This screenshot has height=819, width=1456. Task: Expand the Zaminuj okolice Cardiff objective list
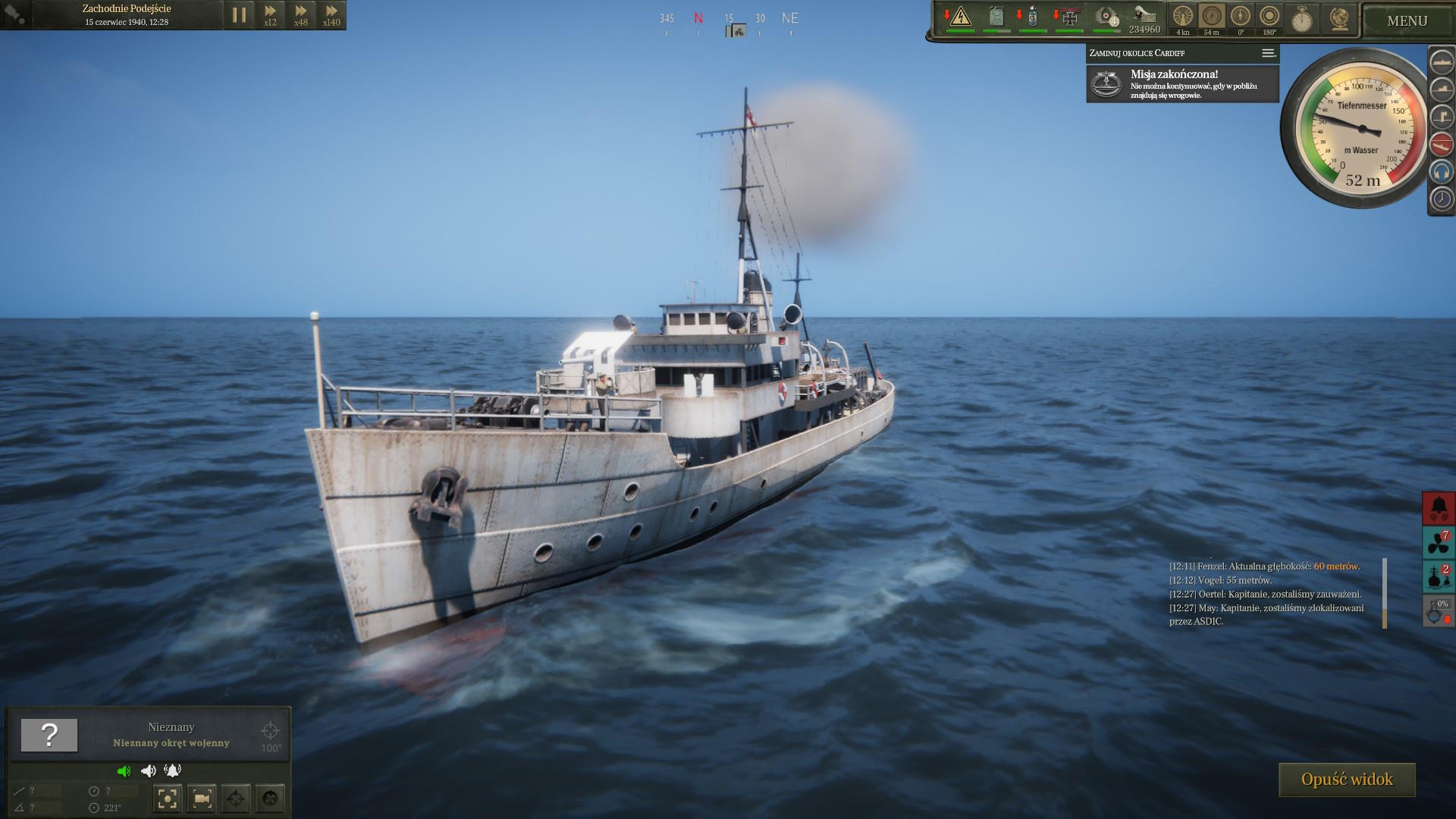[1268, 53]
